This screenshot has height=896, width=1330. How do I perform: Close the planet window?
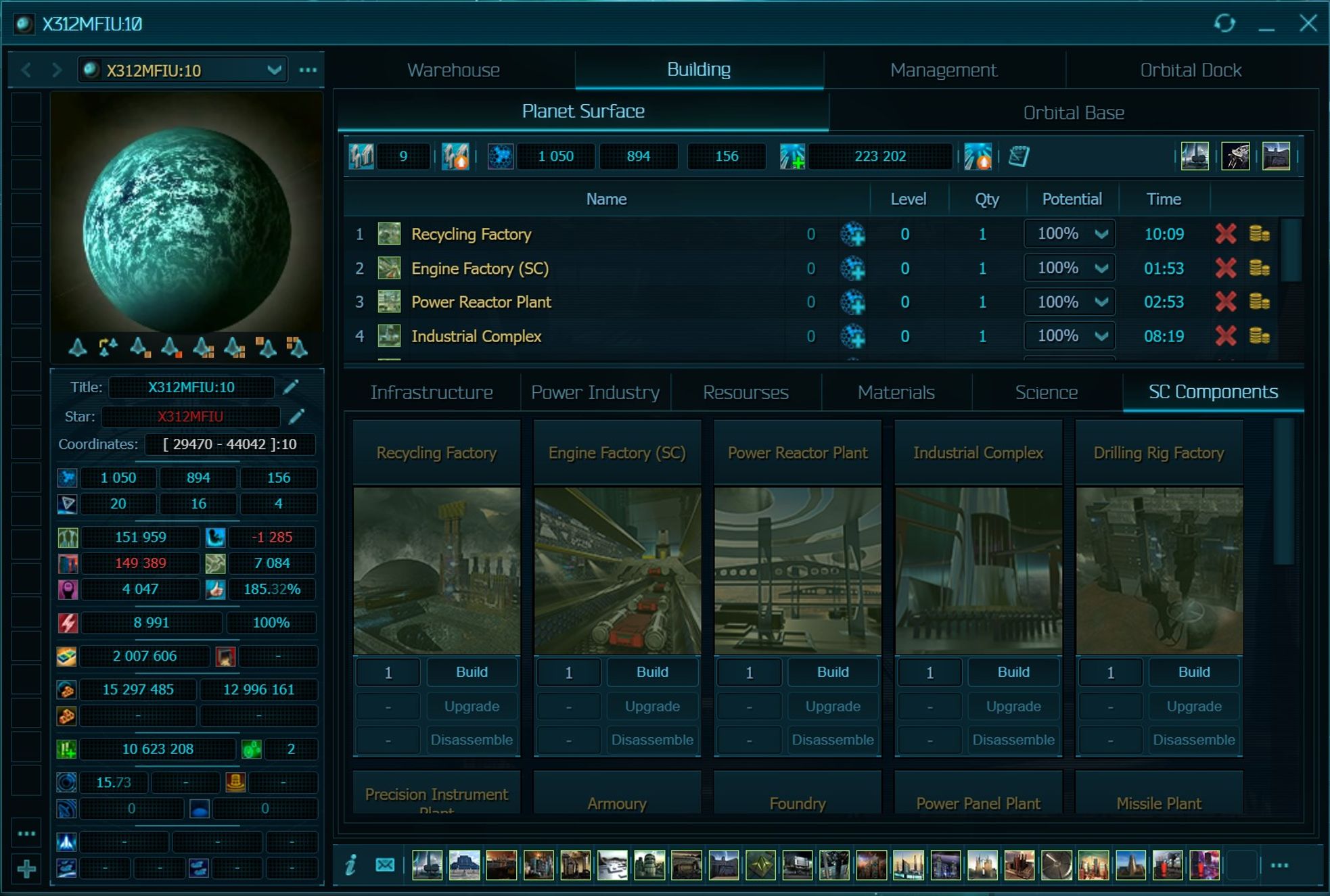(1308, 24)
